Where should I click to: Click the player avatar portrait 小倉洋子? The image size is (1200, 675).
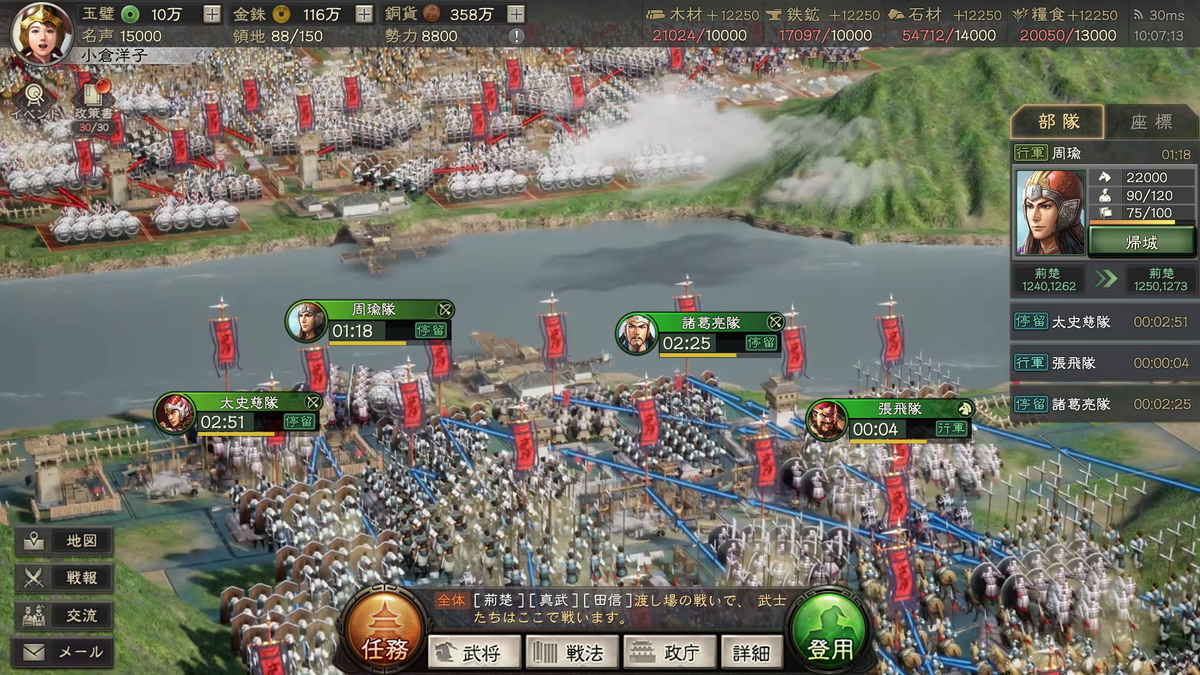pos(41,32)
